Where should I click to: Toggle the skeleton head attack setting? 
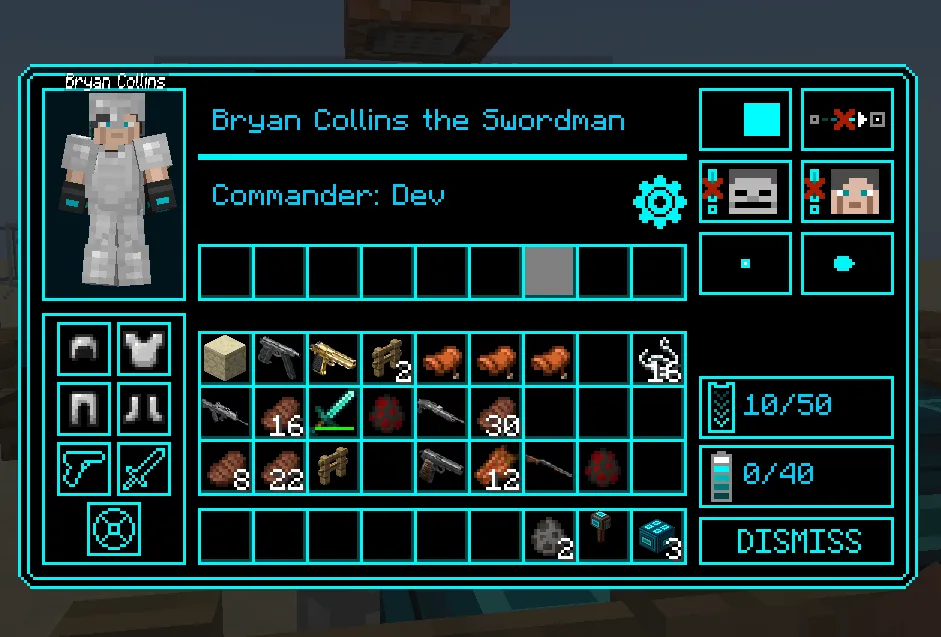pos(746,191)
